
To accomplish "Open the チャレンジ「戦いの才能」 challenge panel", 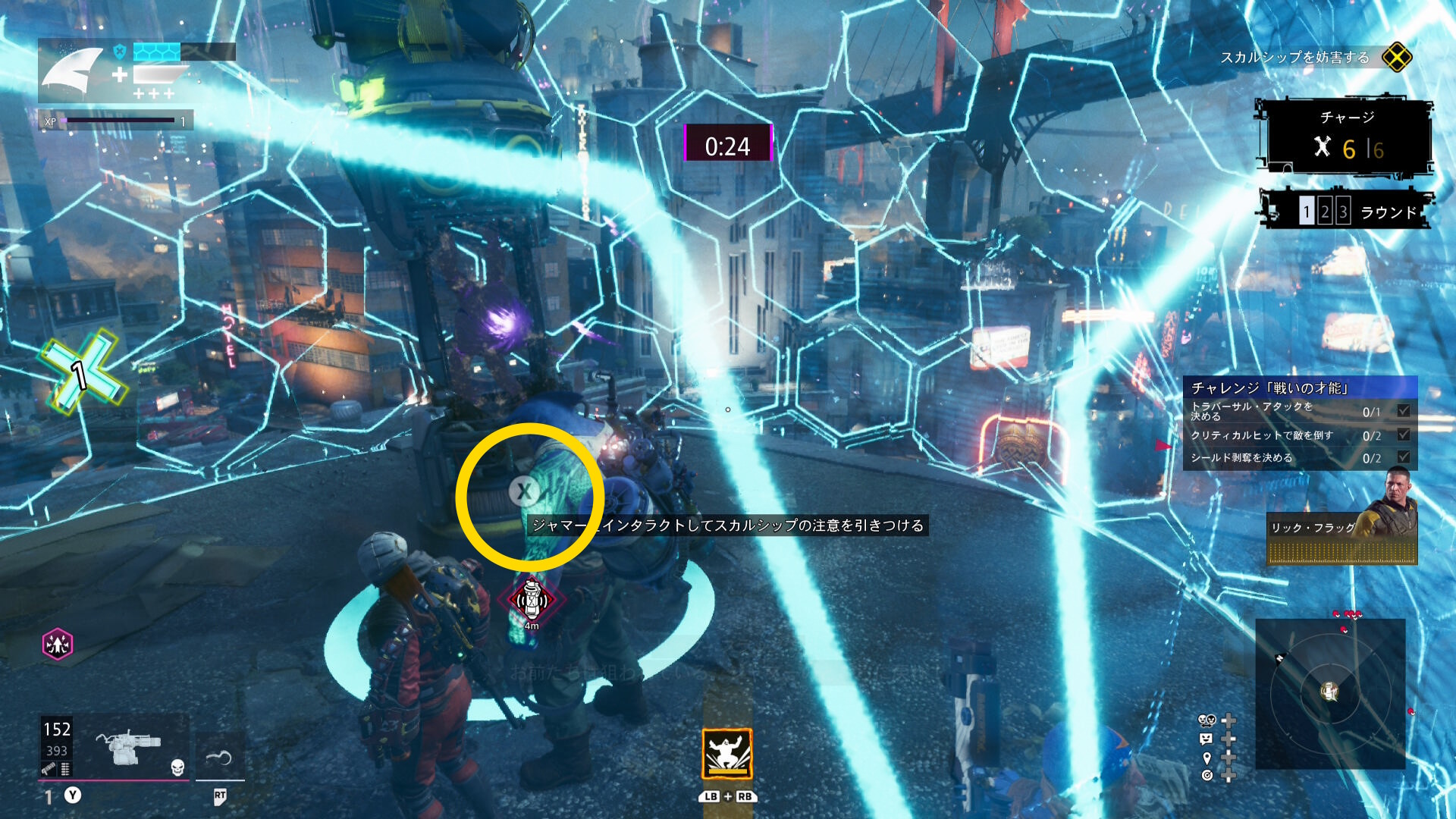I will tap(1300, 388).
